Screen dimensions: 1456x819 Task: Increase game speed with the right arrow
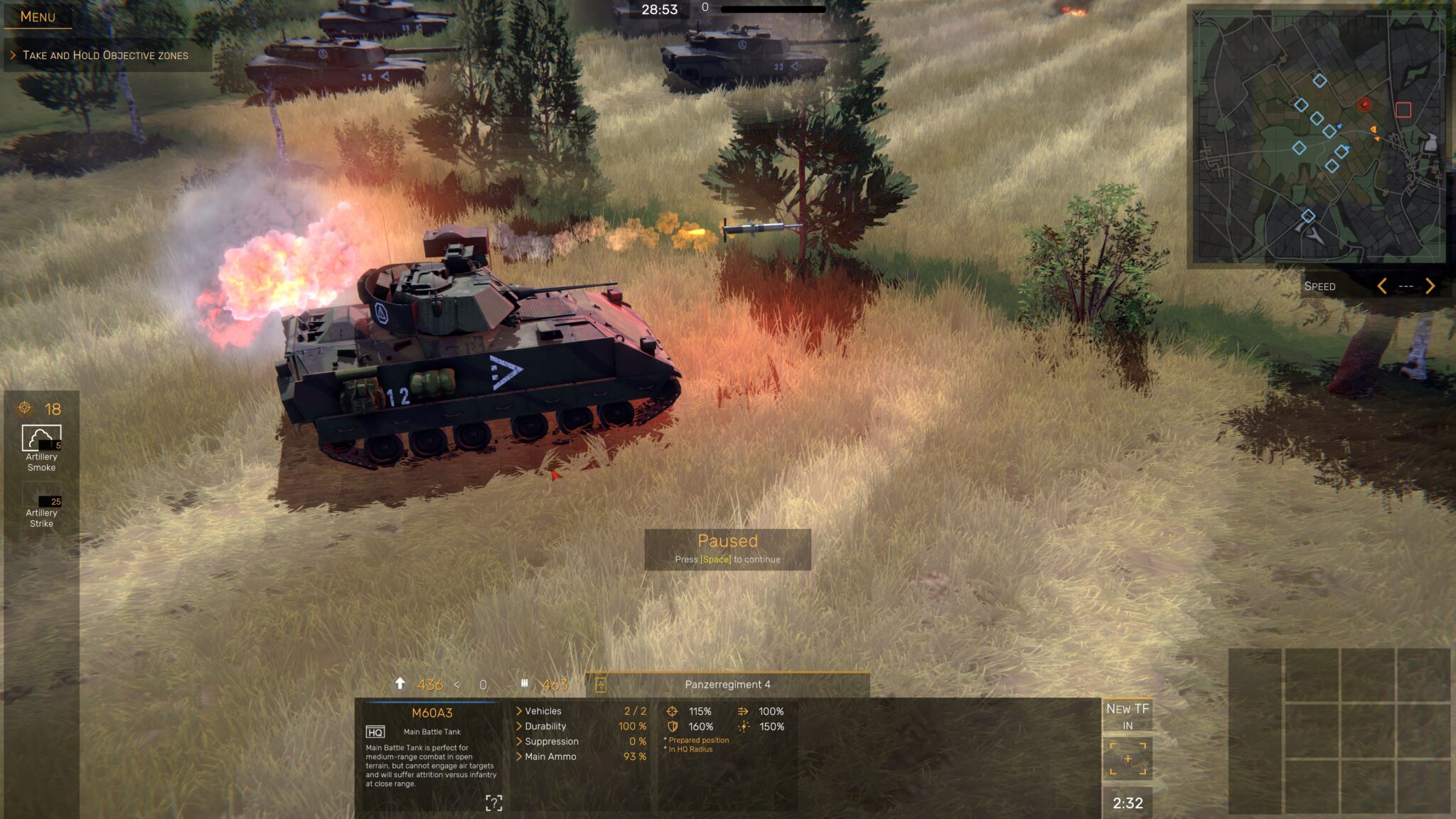pyautogui.click(x=1428, y=287)
